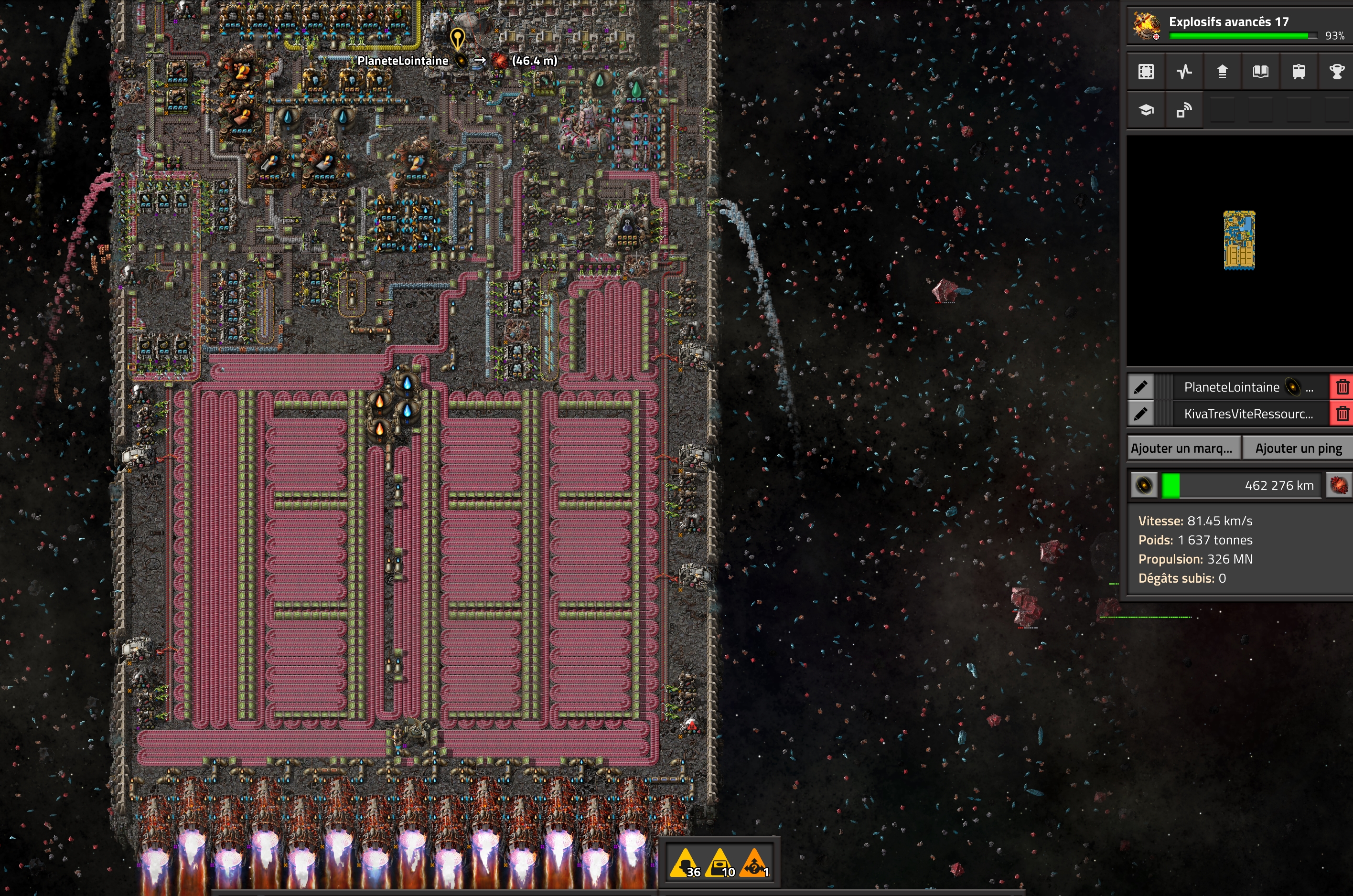Open the yellow alert showing 36

pyautogui.click(x=686, y=863)
